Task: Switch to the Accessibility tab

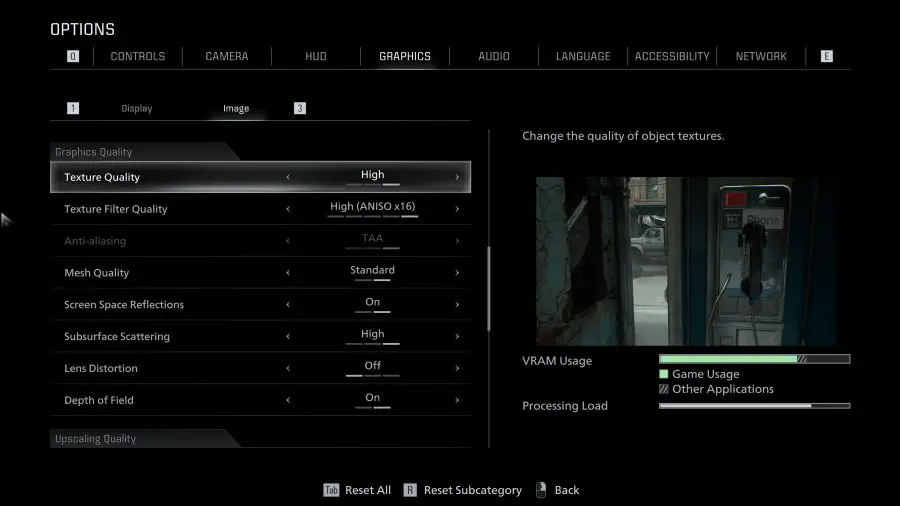Action: [x=672, y=56]
